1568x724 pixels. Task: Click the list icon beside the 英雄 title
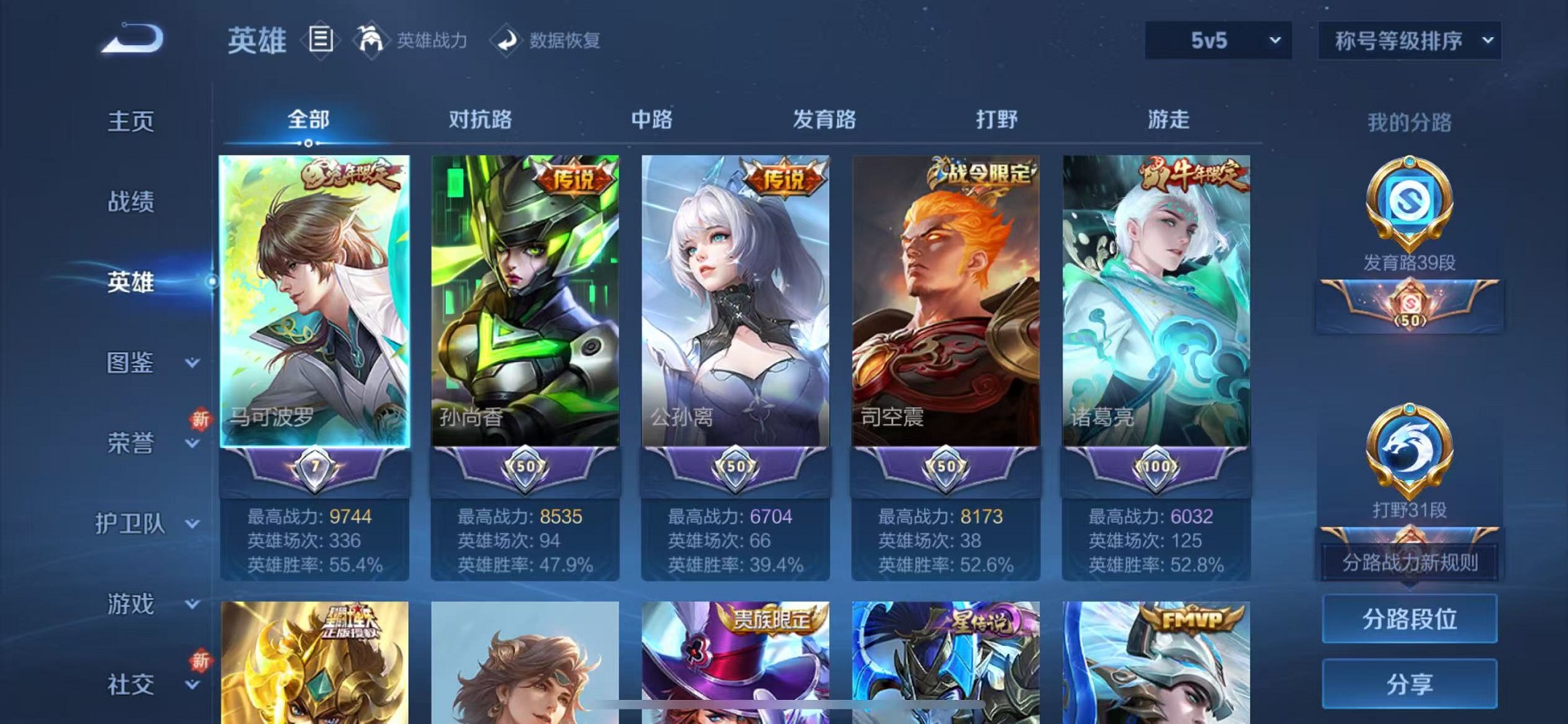click(x=319, y=40)
